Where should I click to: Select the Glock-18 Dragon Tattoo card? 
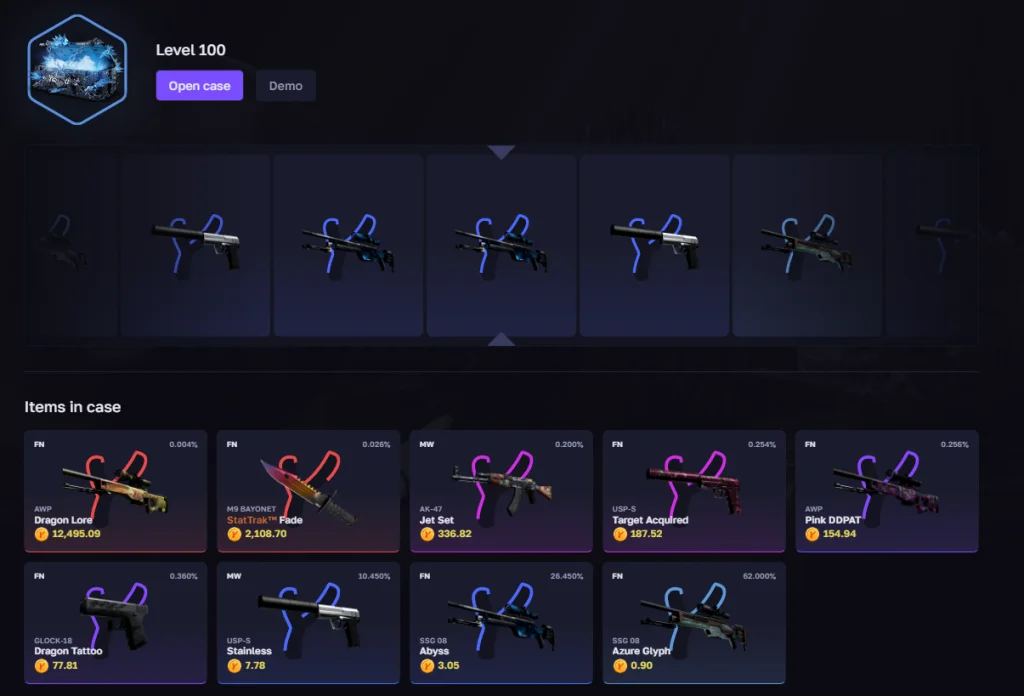pos(116,622)
